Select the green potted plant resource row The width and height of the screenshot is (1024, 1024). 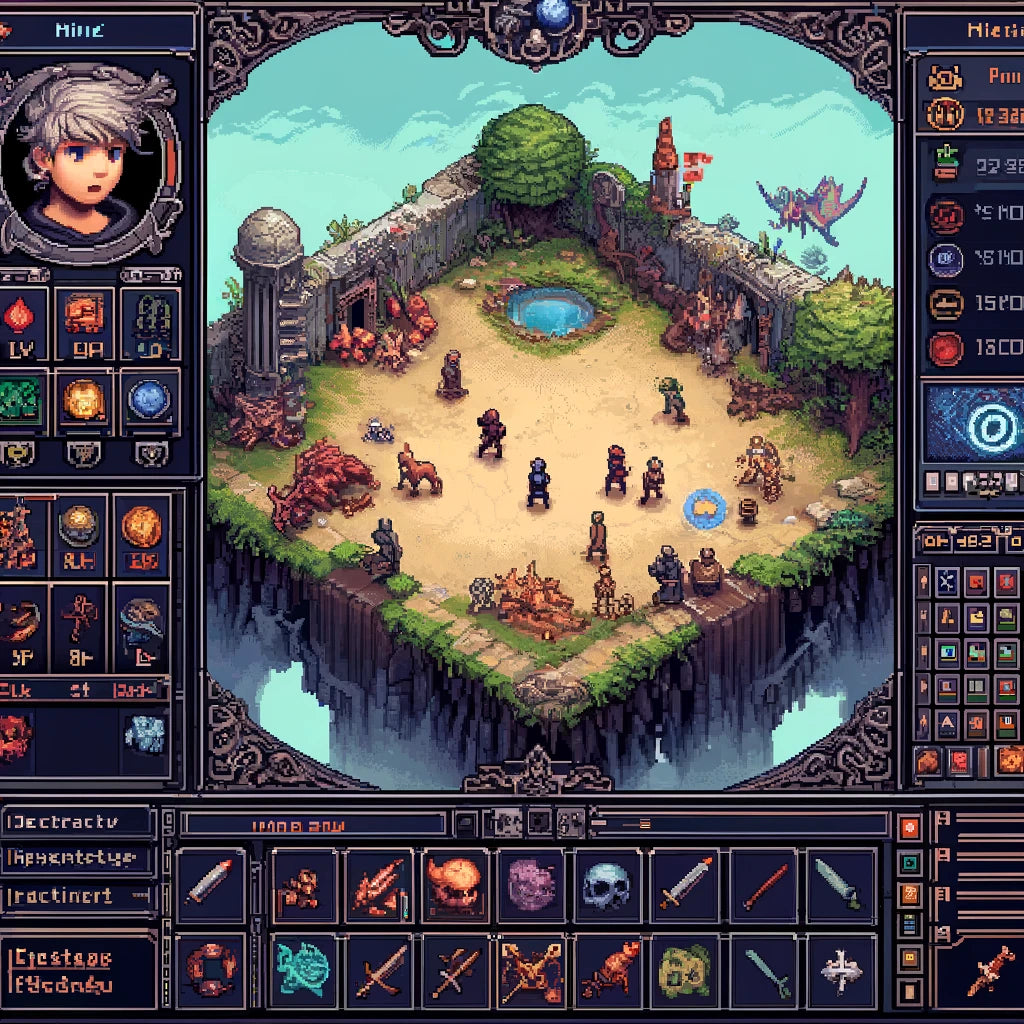pos(945,163)
